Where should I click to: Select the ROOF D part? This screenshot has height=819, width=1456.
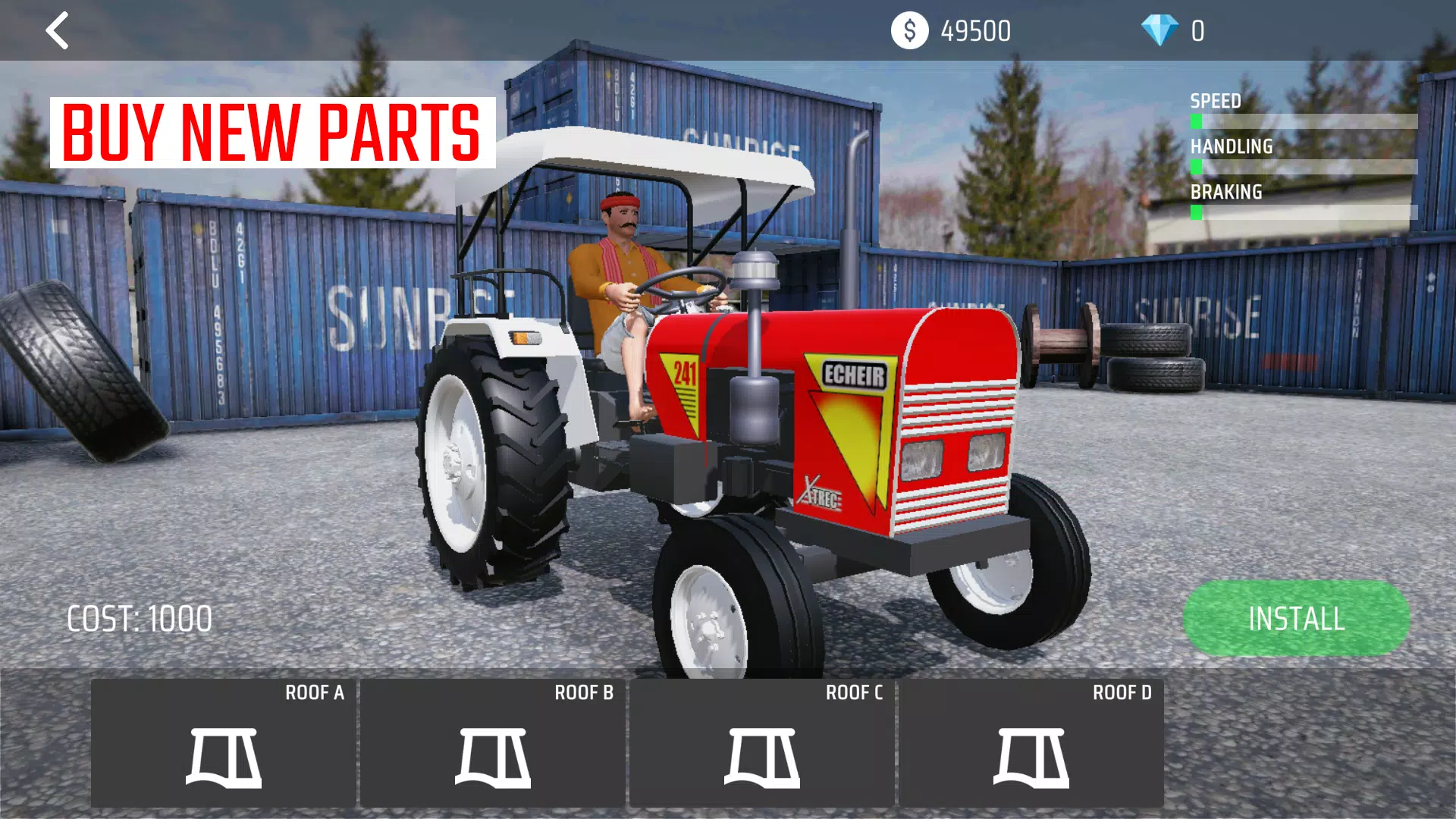(x=1031, y=743)
